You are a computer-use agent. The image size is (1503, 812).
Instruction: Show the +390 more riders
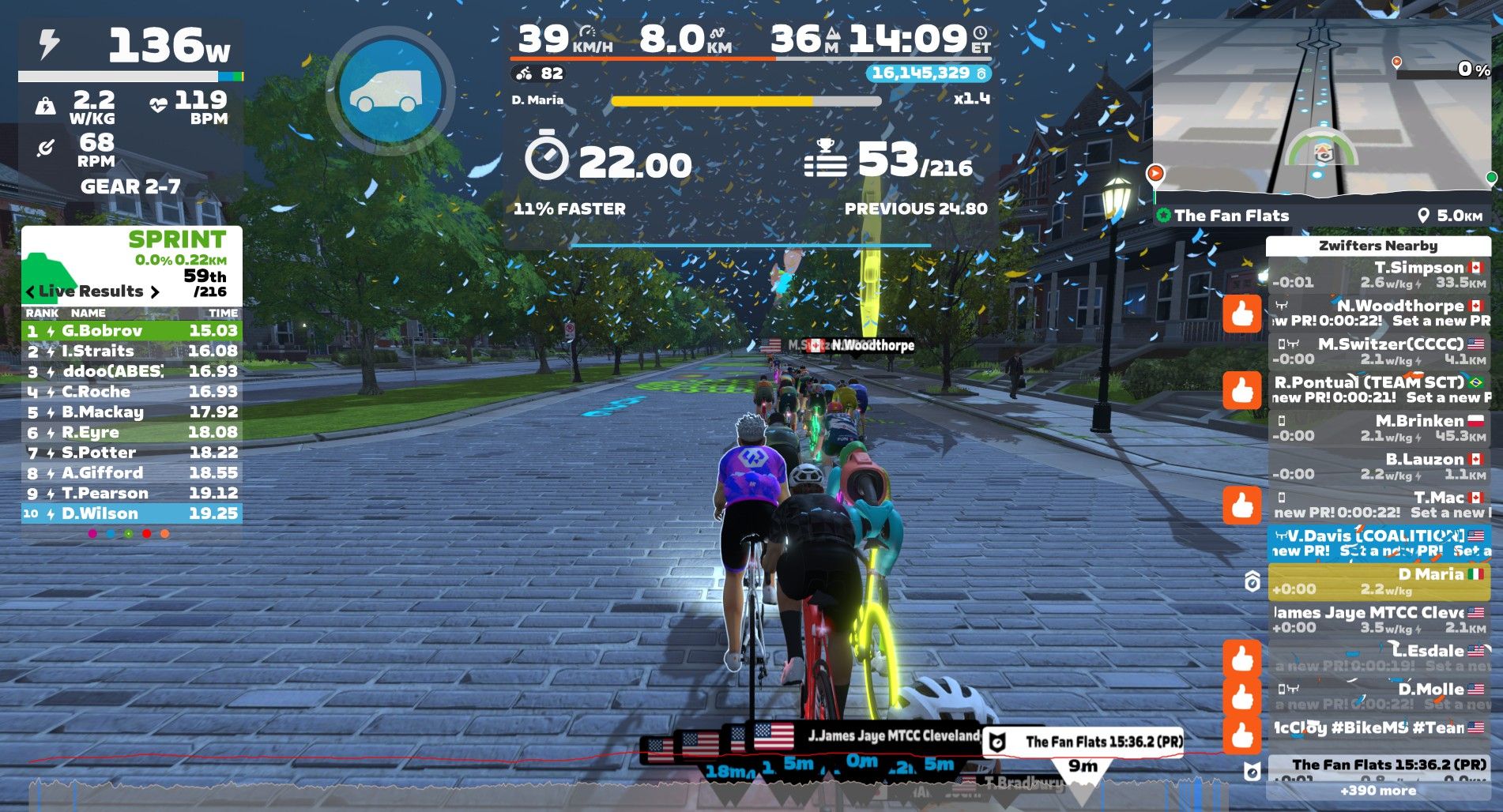point(1378,791)
